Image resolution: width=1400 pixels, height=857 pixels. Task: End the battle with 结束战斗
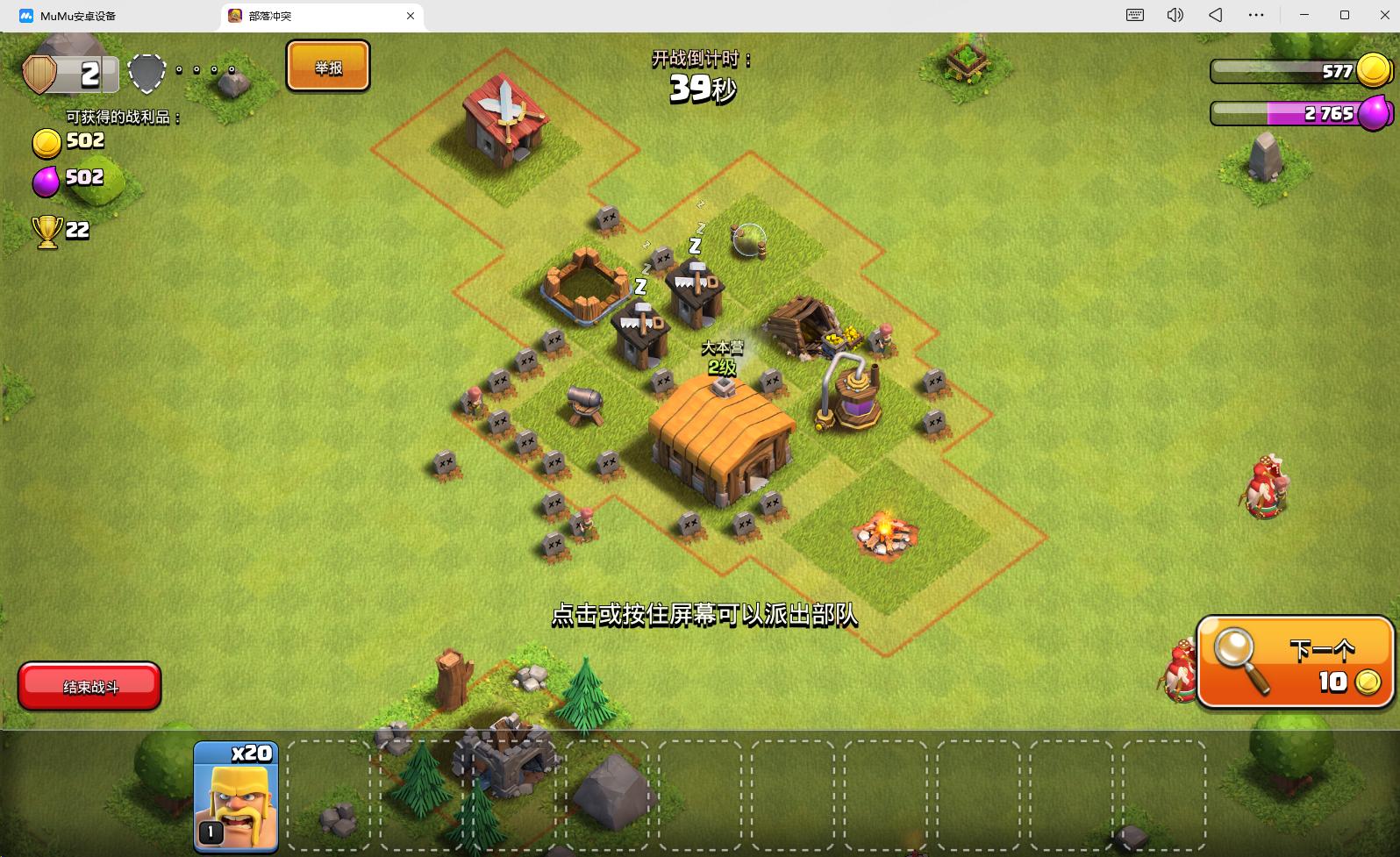(x=89, y=686)
